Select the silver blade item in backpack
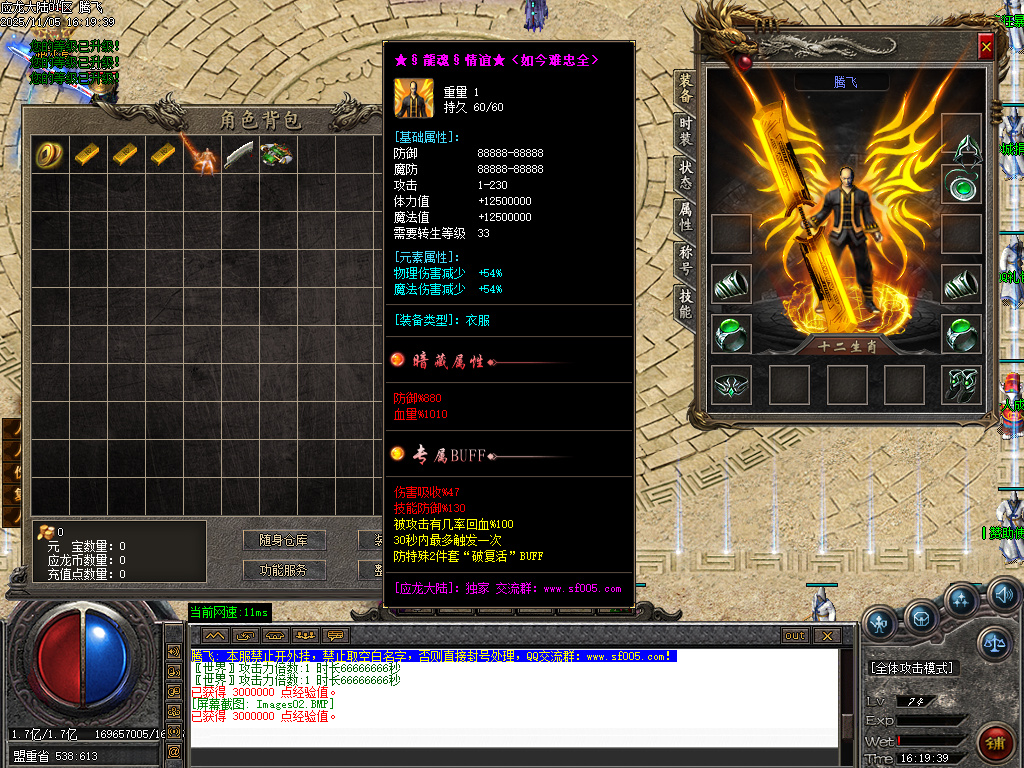The image size is (1024, 768). click(240, 154)
